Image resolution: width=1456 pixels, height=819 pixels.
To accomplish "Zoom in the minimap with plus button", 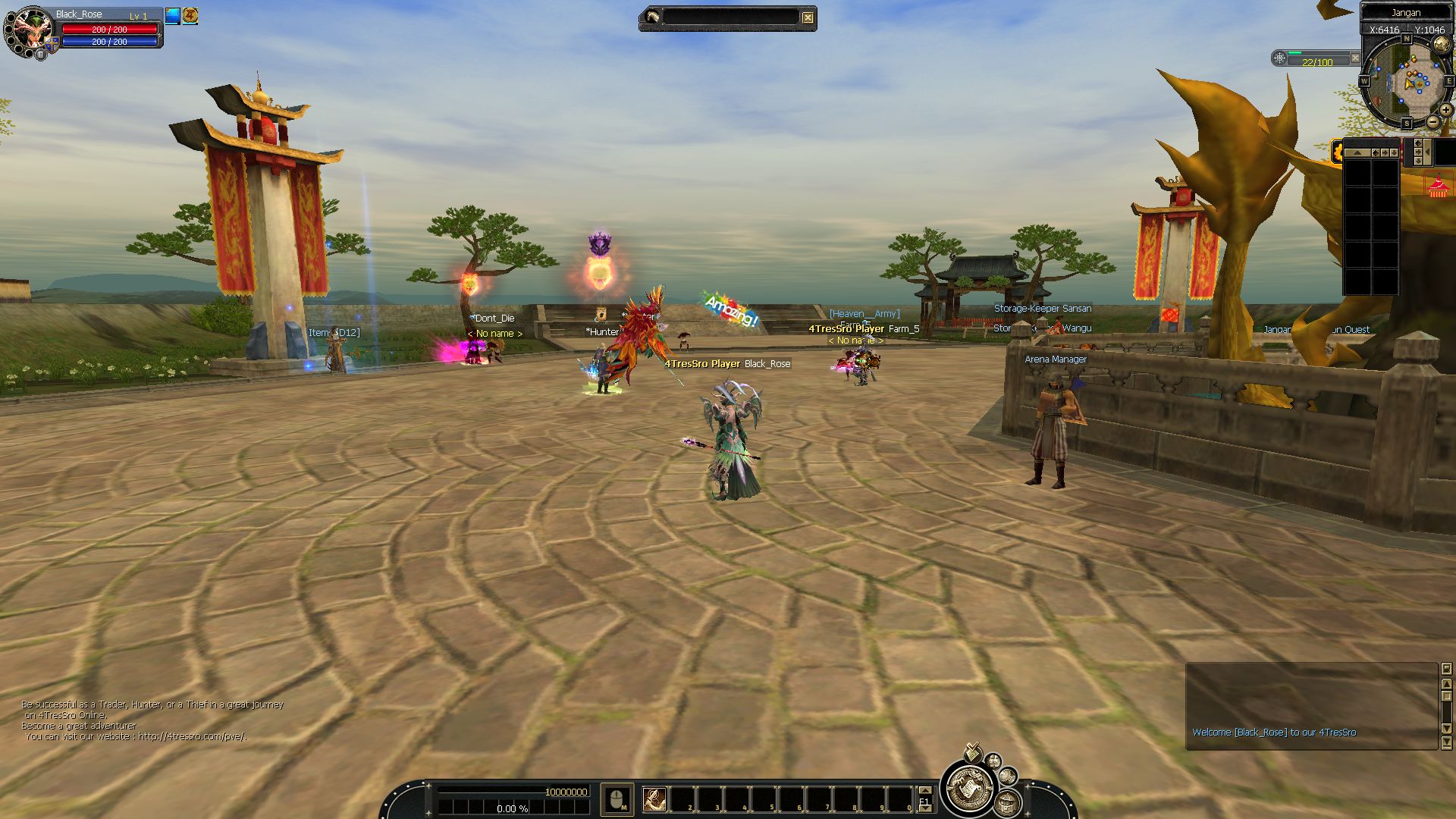I will 1445,111.
